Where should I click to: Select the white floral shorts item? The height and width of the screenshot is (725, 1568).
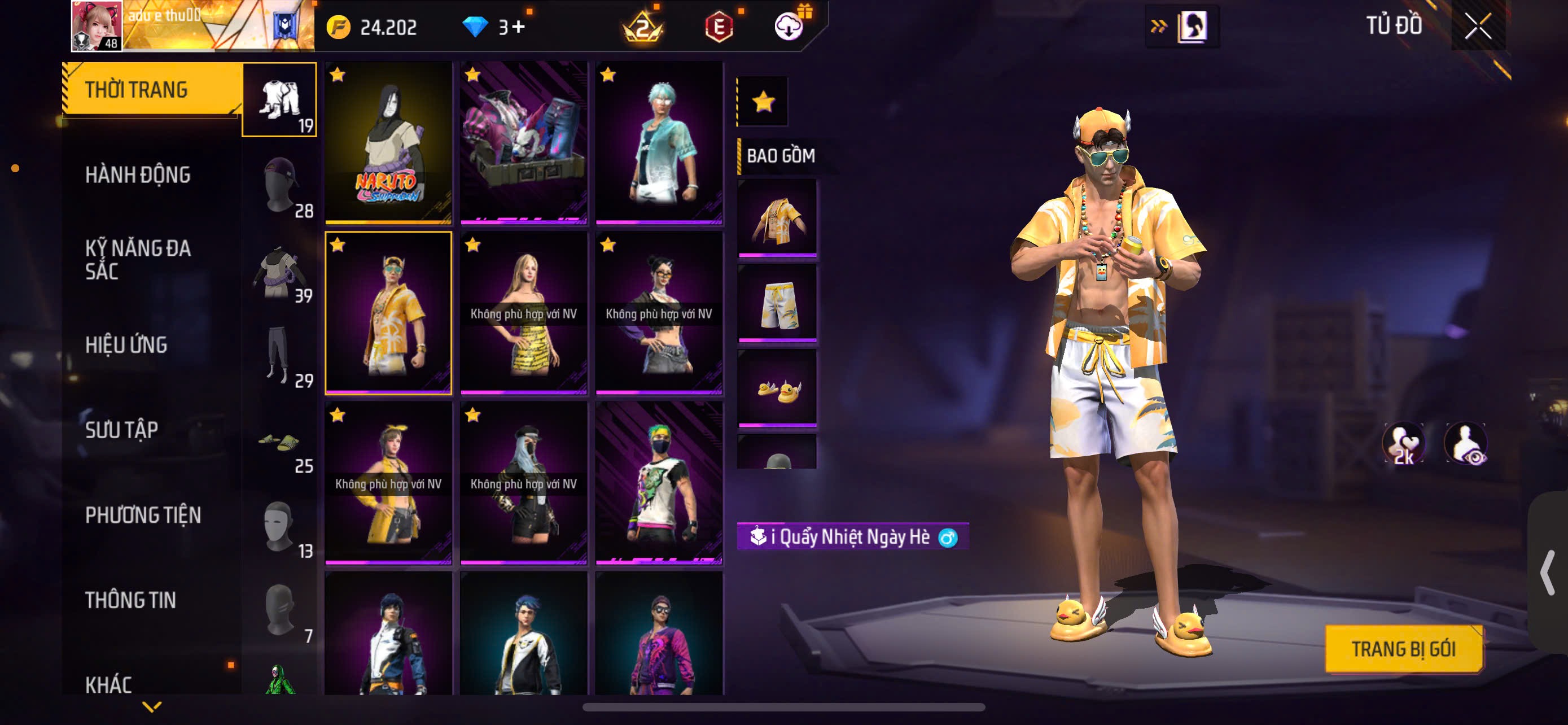[x=777, y=303]
